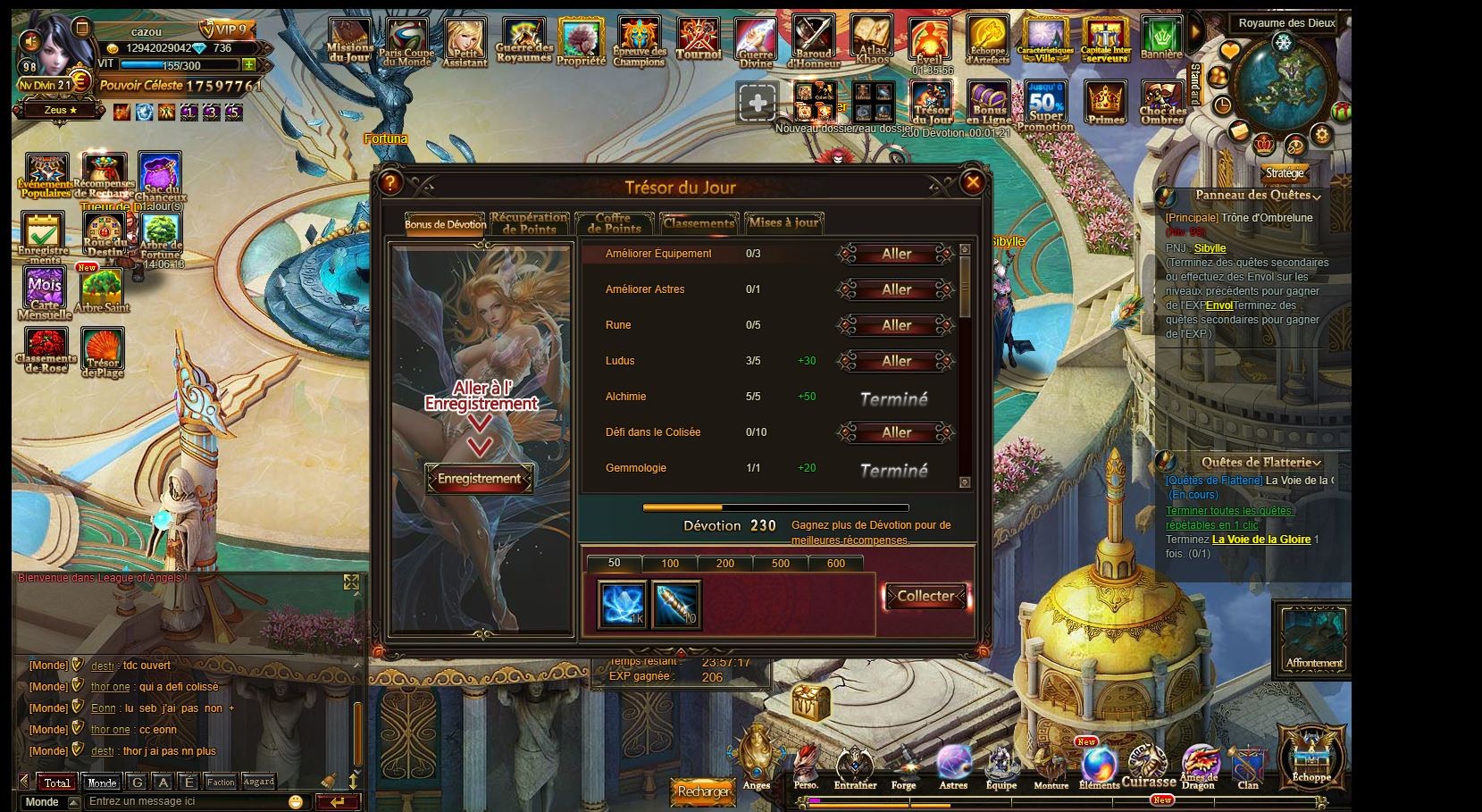Click the chat message input field
Screen dimensions: 1482x812
(188, 801)
